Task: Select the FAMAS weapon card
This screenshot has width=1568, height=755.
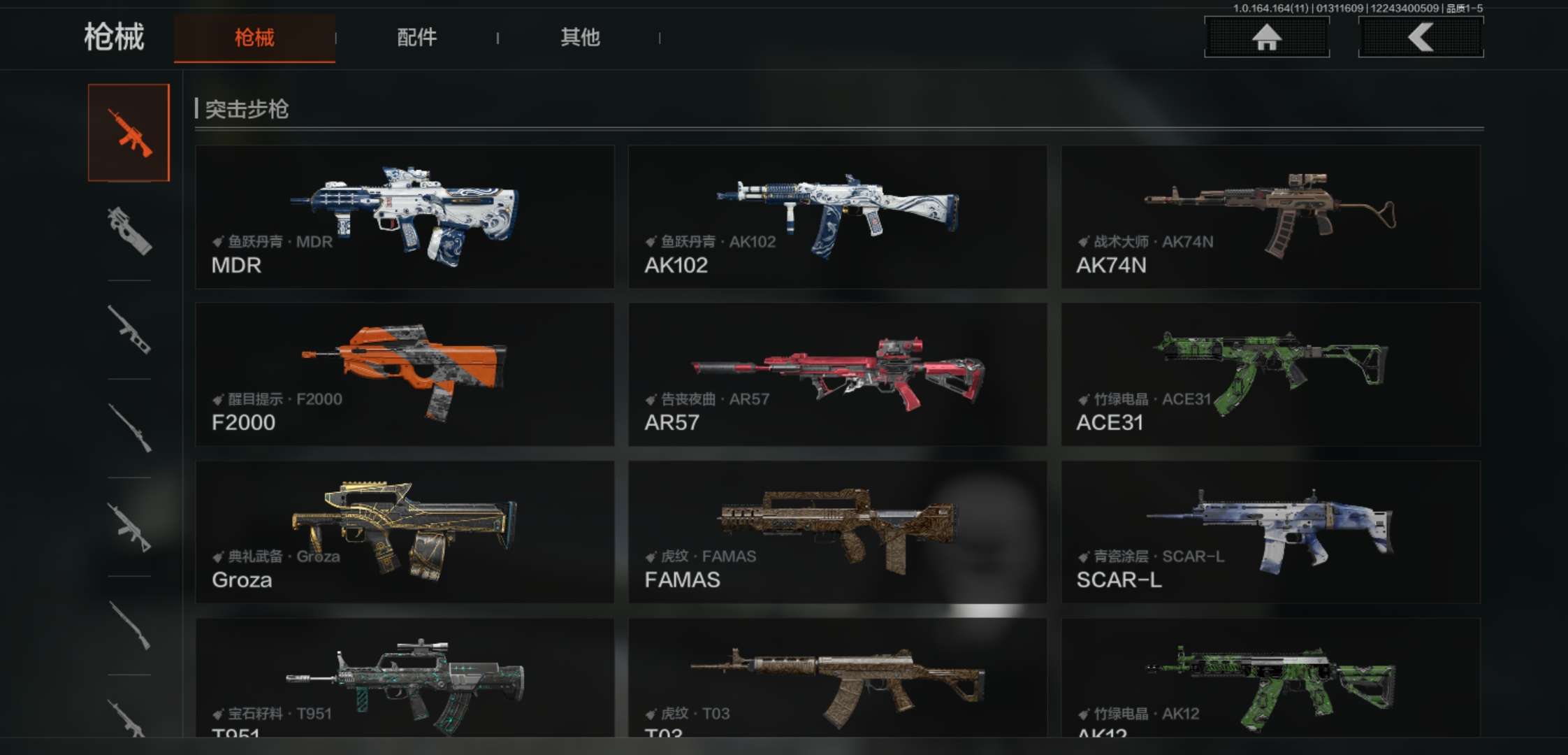Action: click(837, 531)
